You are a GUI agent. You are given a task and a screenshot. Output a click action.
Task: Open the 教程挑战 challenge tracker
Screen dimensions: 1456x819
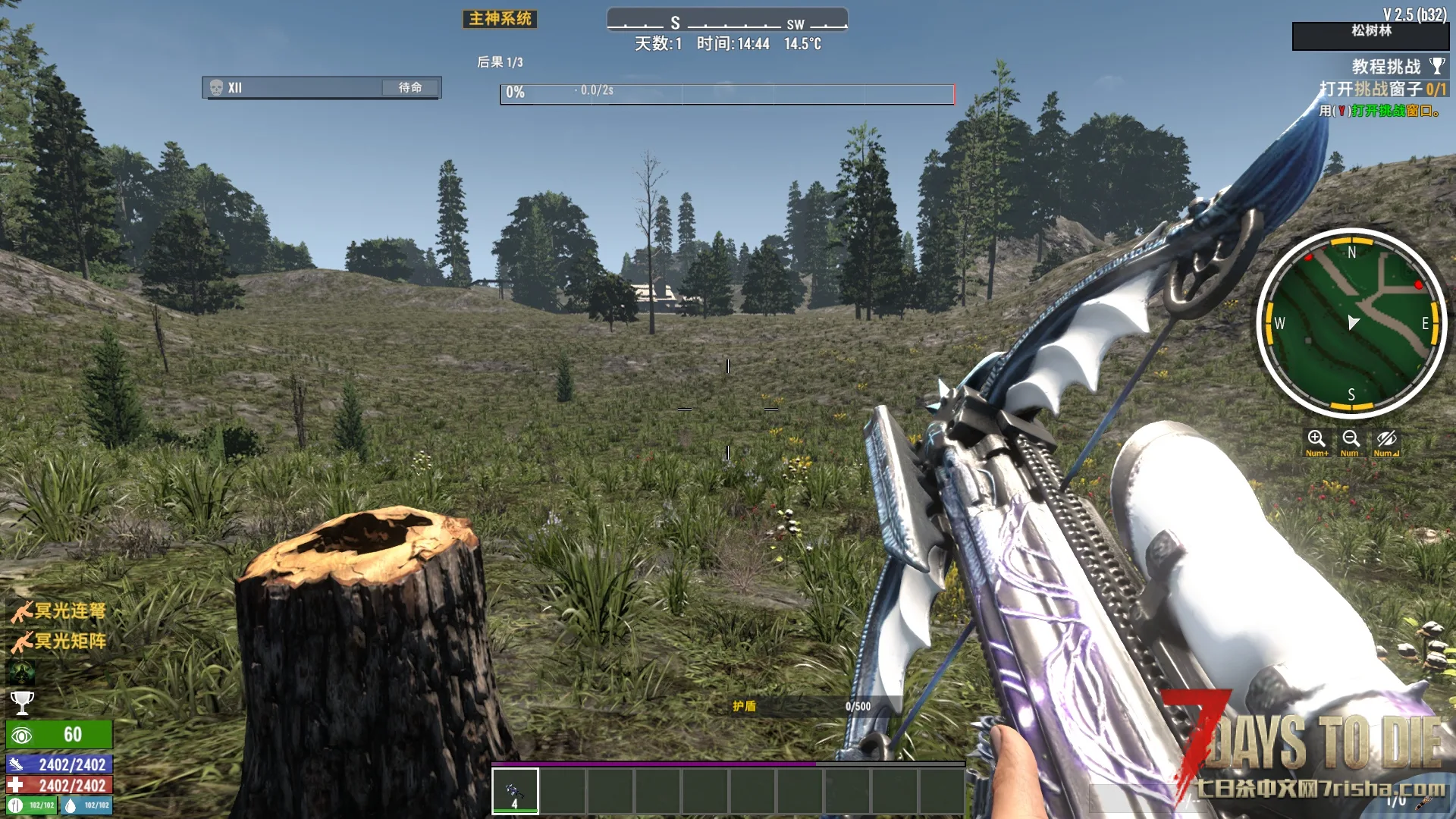click(1385, 67)
